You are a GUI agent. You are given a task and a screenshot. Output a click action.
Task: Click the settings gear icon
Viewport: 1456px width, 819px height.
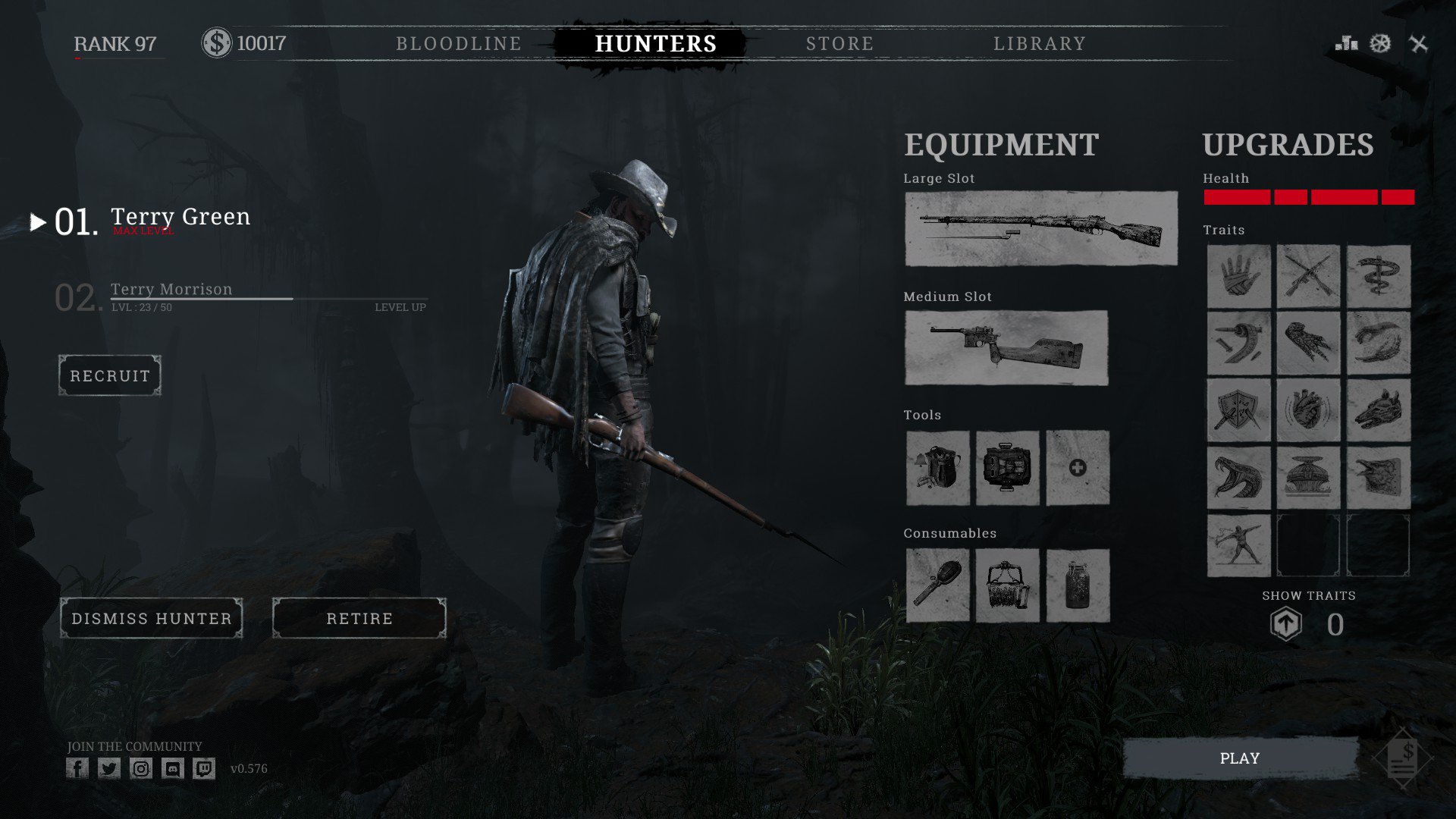1382,43
